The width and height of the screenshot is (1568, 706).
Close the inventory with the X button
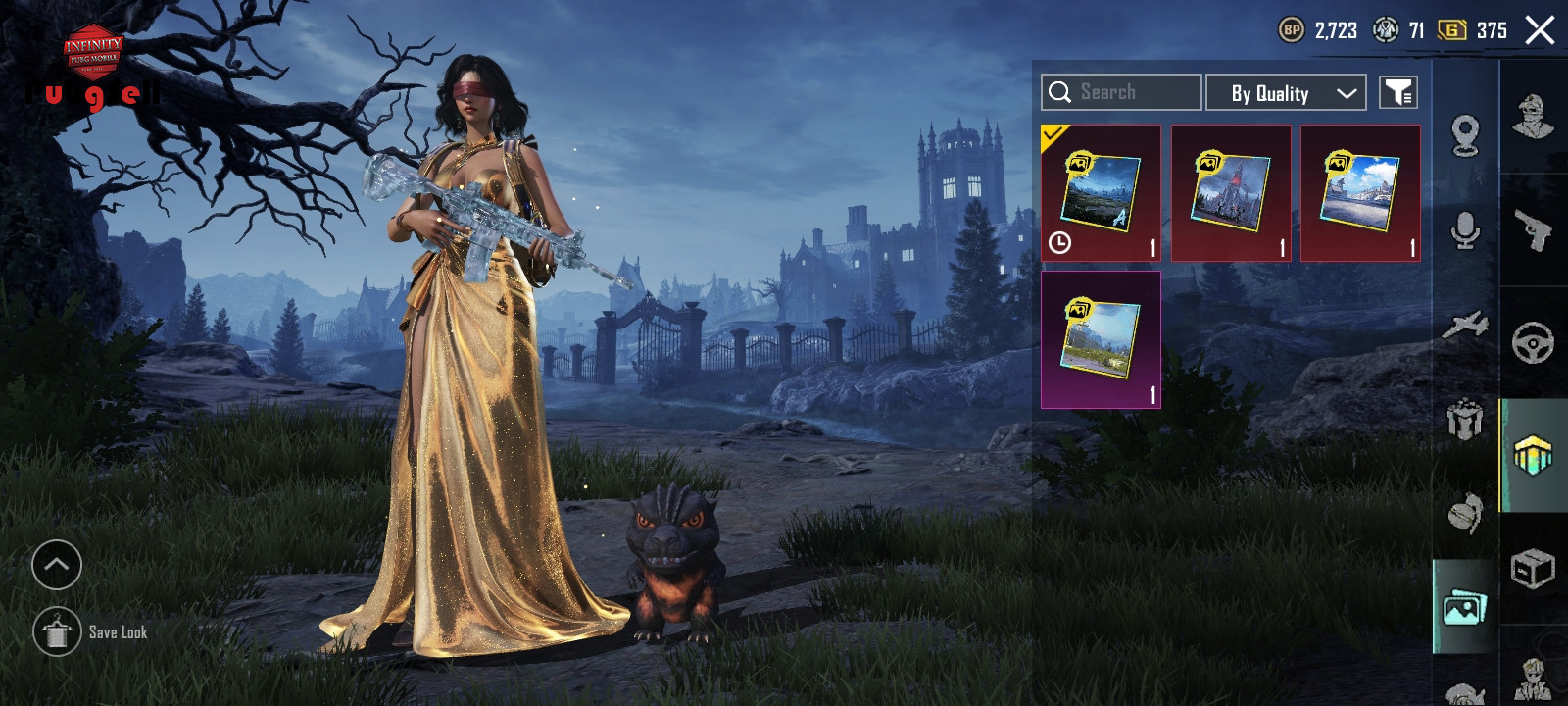[x=1540, y=30]
